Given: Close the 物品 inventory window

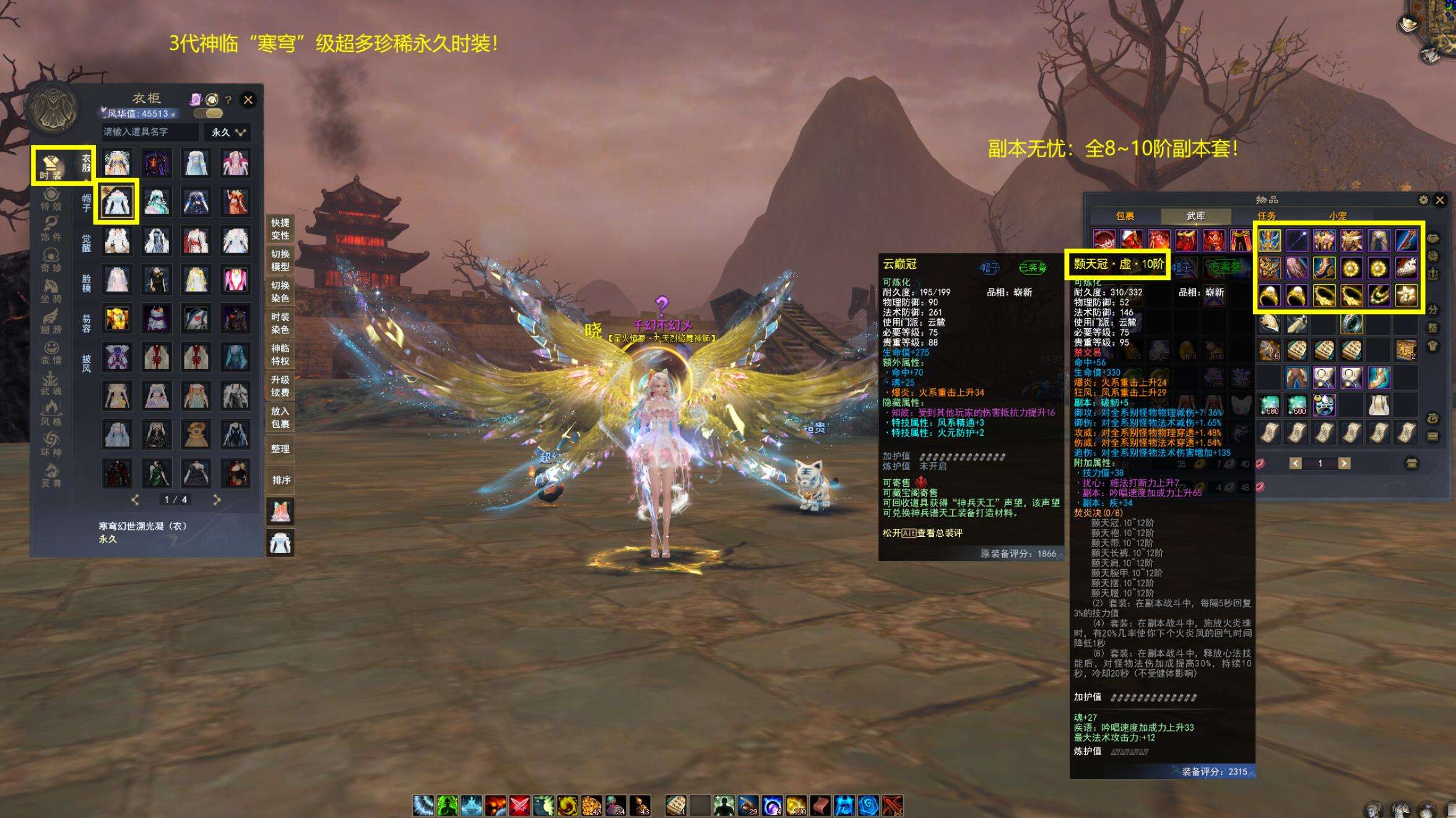Looking at the screenshot, I should tap(1440, 200).
